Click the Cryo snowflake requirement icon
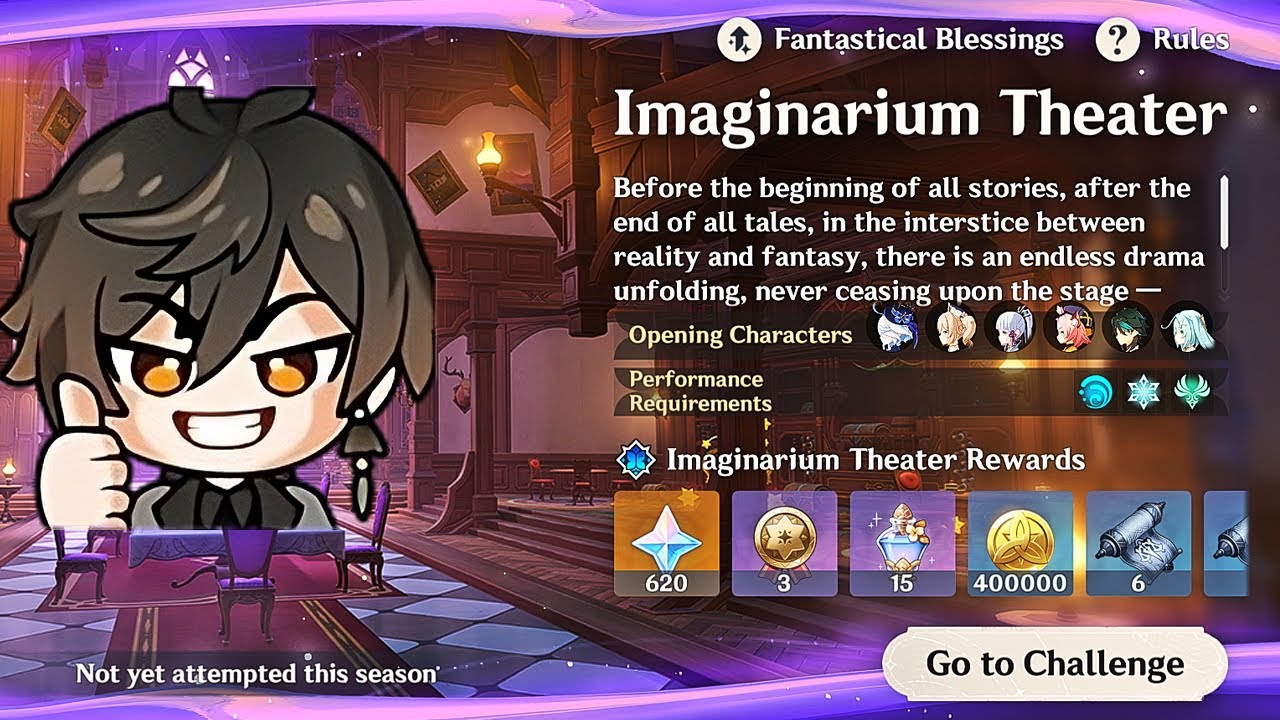 pos(1143,392)
